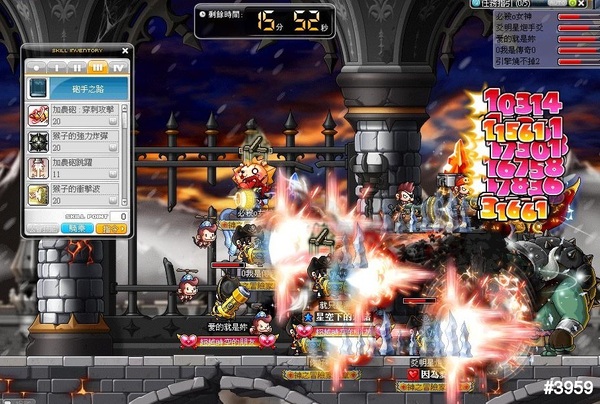This screenshot has width=600, height=404.
Task: Open skill tab IV
Action: (118, 66)
